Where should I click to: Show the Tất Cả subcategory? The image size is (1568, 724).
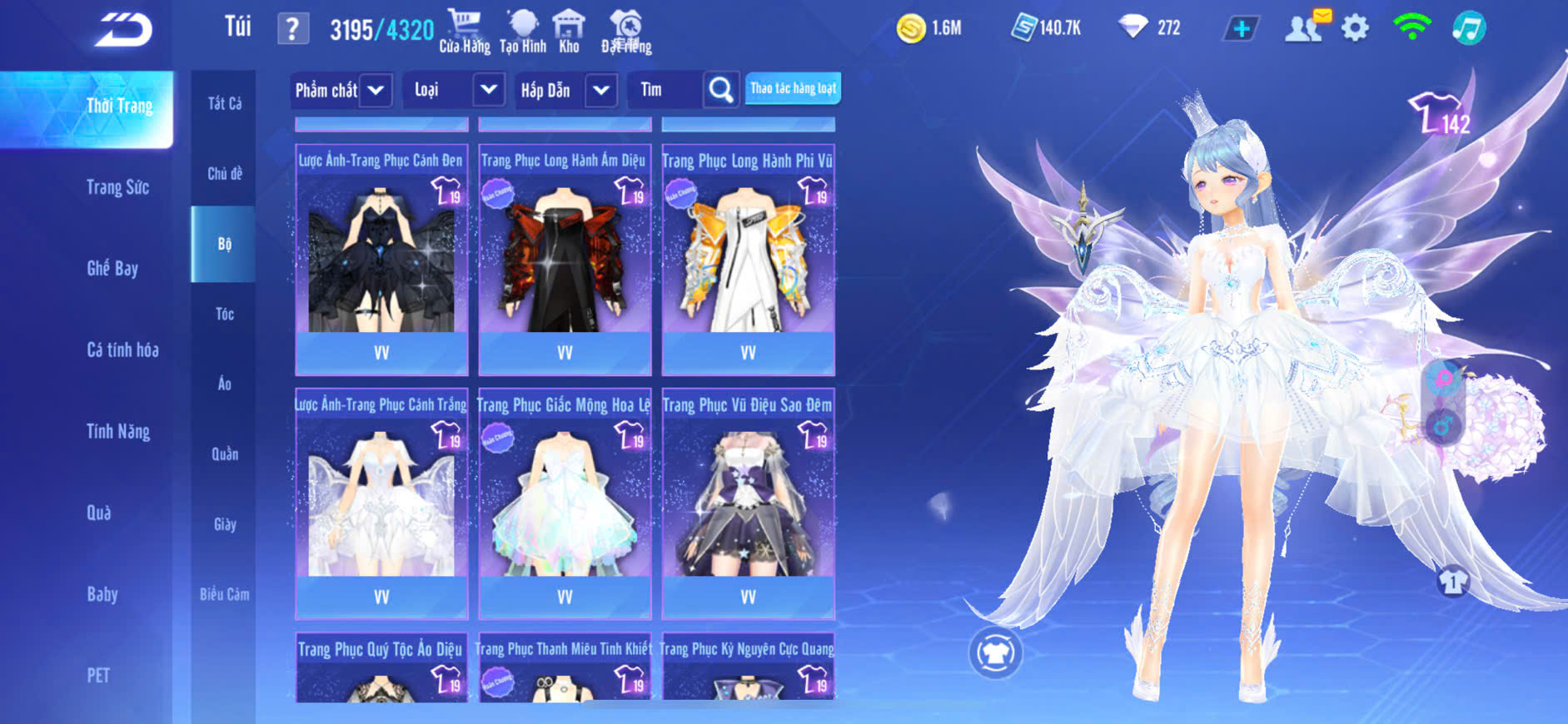224,103
